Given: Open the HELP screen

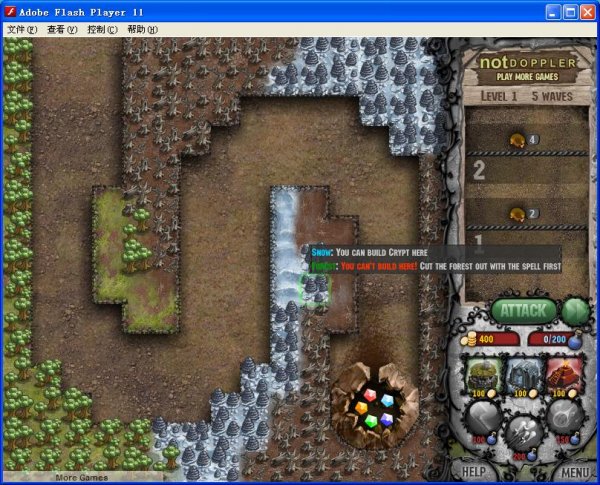Looking at the screenshot, I should click(474, 471).
